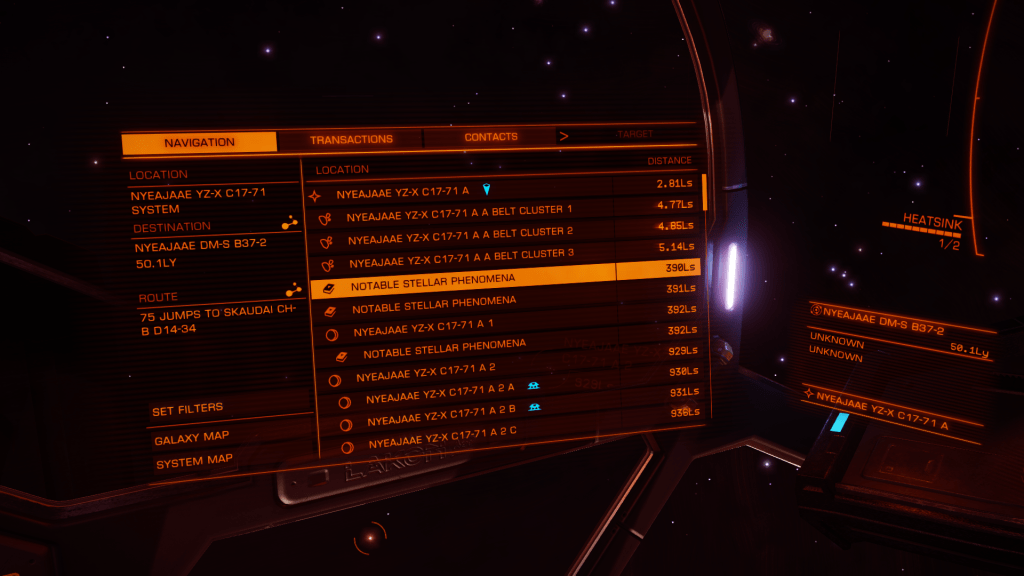Screen dimensions: 1024x576
Task: Switch to the Transactions tab
Action: point(351,140)
